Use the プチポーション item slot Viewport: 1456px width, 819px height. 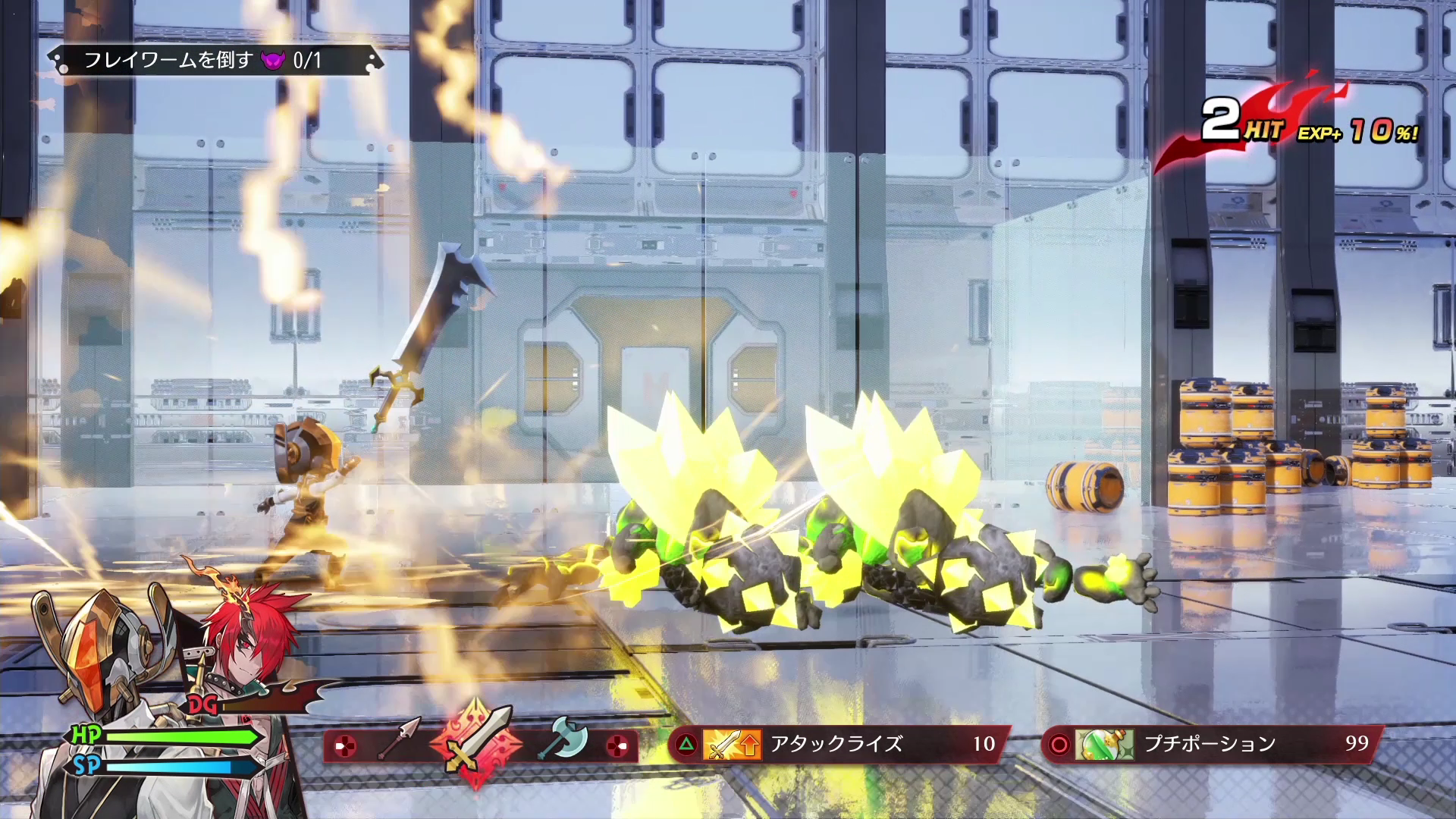[x=1211, y=744]
